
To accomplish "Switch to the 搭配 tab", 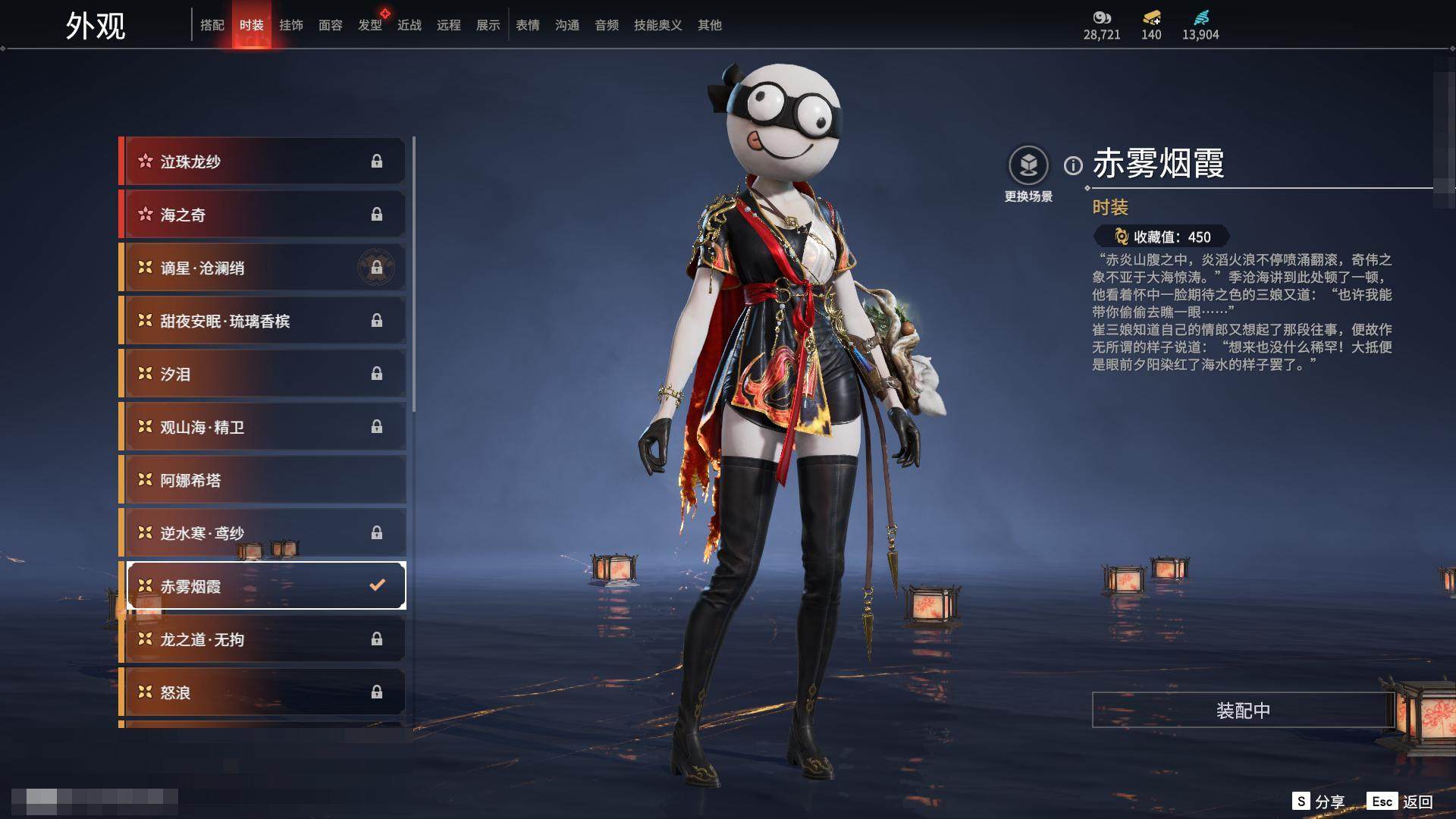I will [212, 25].
